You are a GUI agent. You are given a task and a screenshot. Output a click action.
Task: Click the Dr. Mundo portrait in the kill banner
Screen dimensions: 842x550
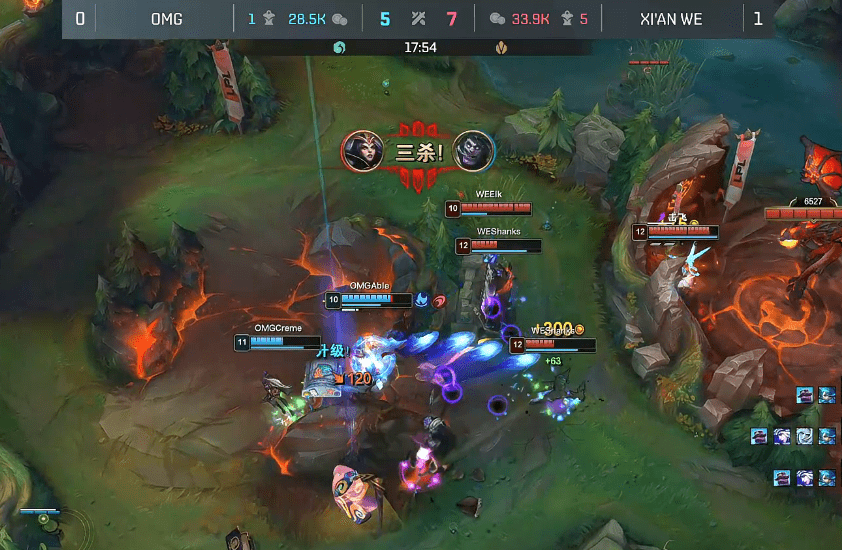click(x=474, y=151)
